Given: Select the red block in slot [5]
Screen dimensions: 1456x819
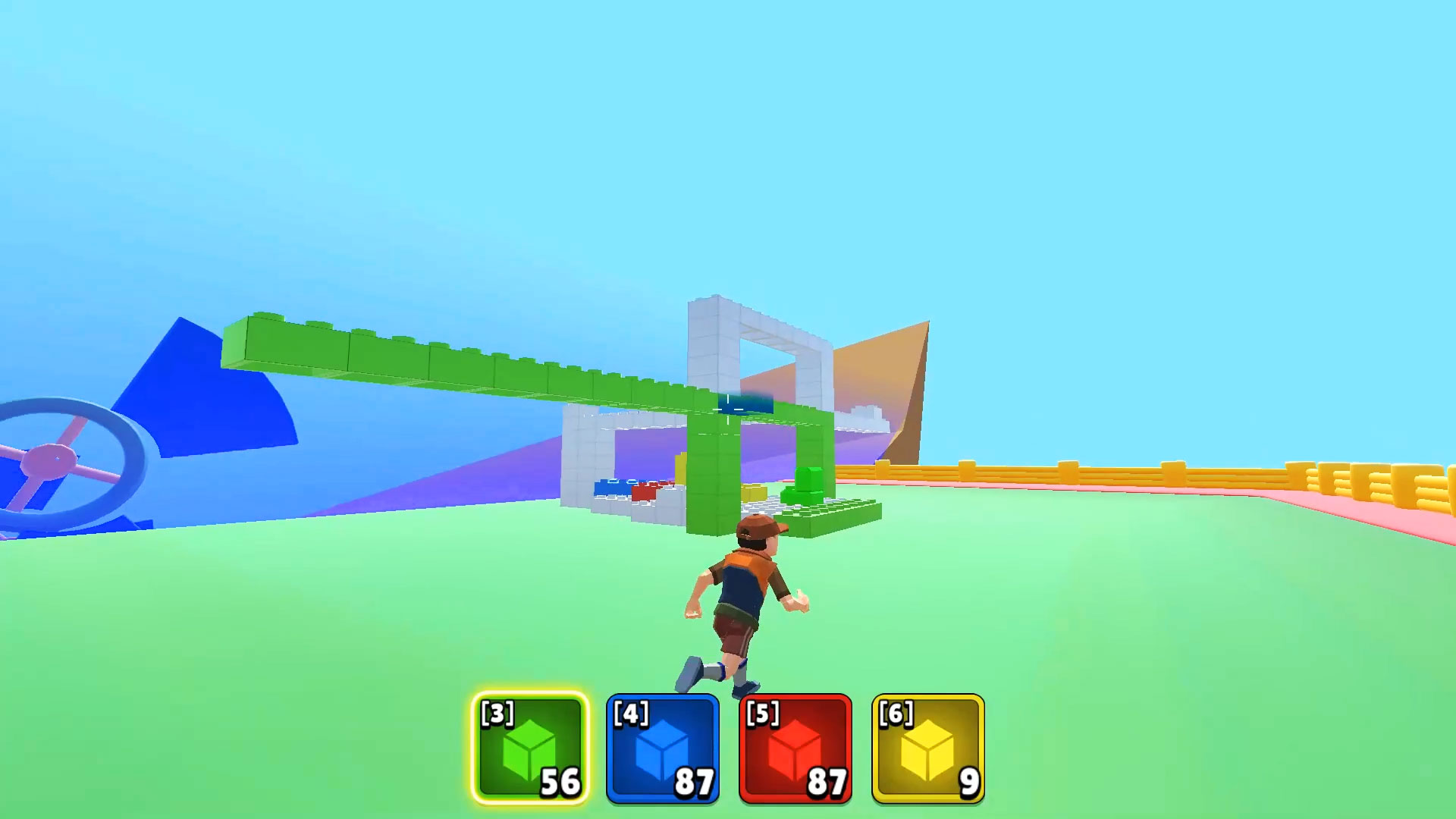Looking at the screenshot, I should tap(794, 747).
